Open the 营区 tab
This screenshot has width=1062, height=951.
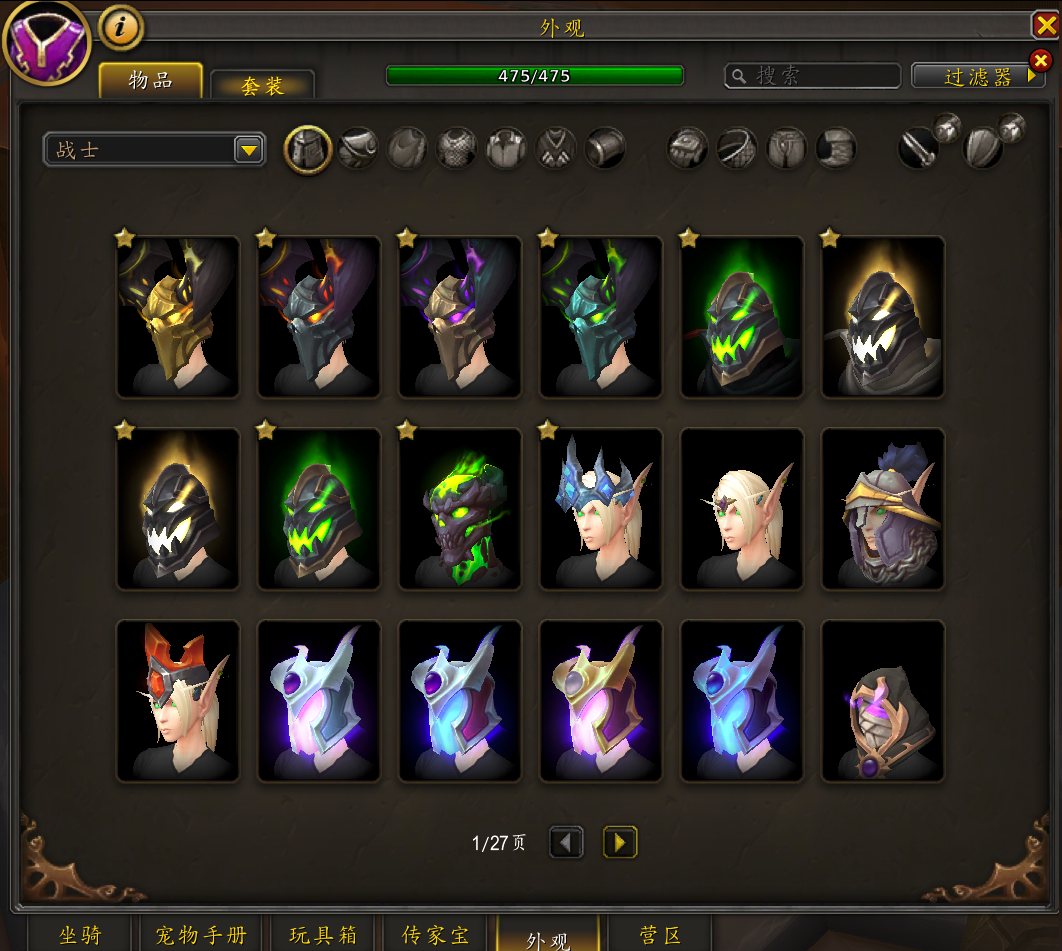click(659, 935)
